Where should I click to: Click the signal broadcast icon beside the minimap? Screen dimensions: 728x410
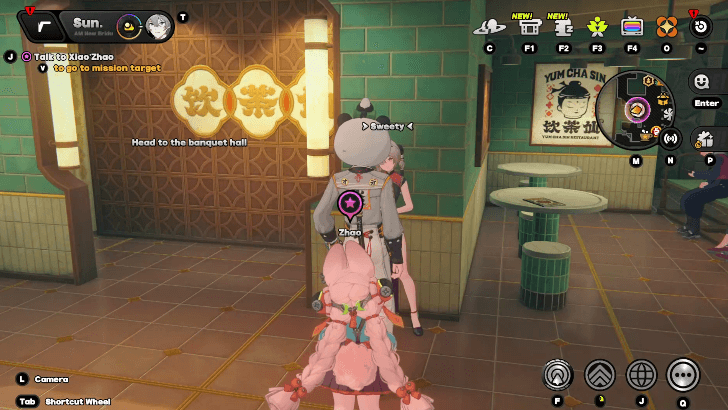[670, 139]
